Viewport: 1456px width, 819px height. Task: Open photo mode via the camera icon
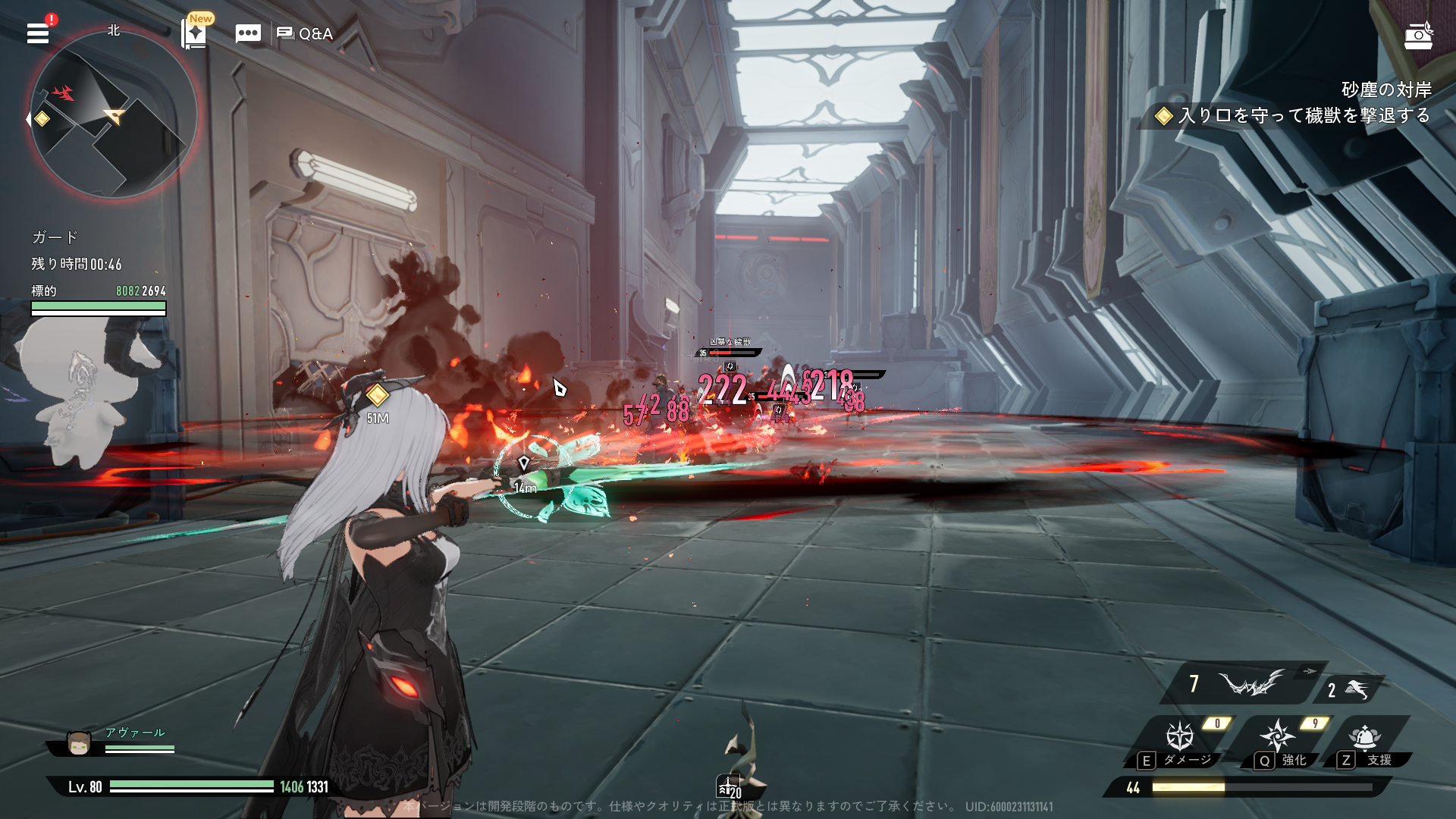pos(1418,36)
